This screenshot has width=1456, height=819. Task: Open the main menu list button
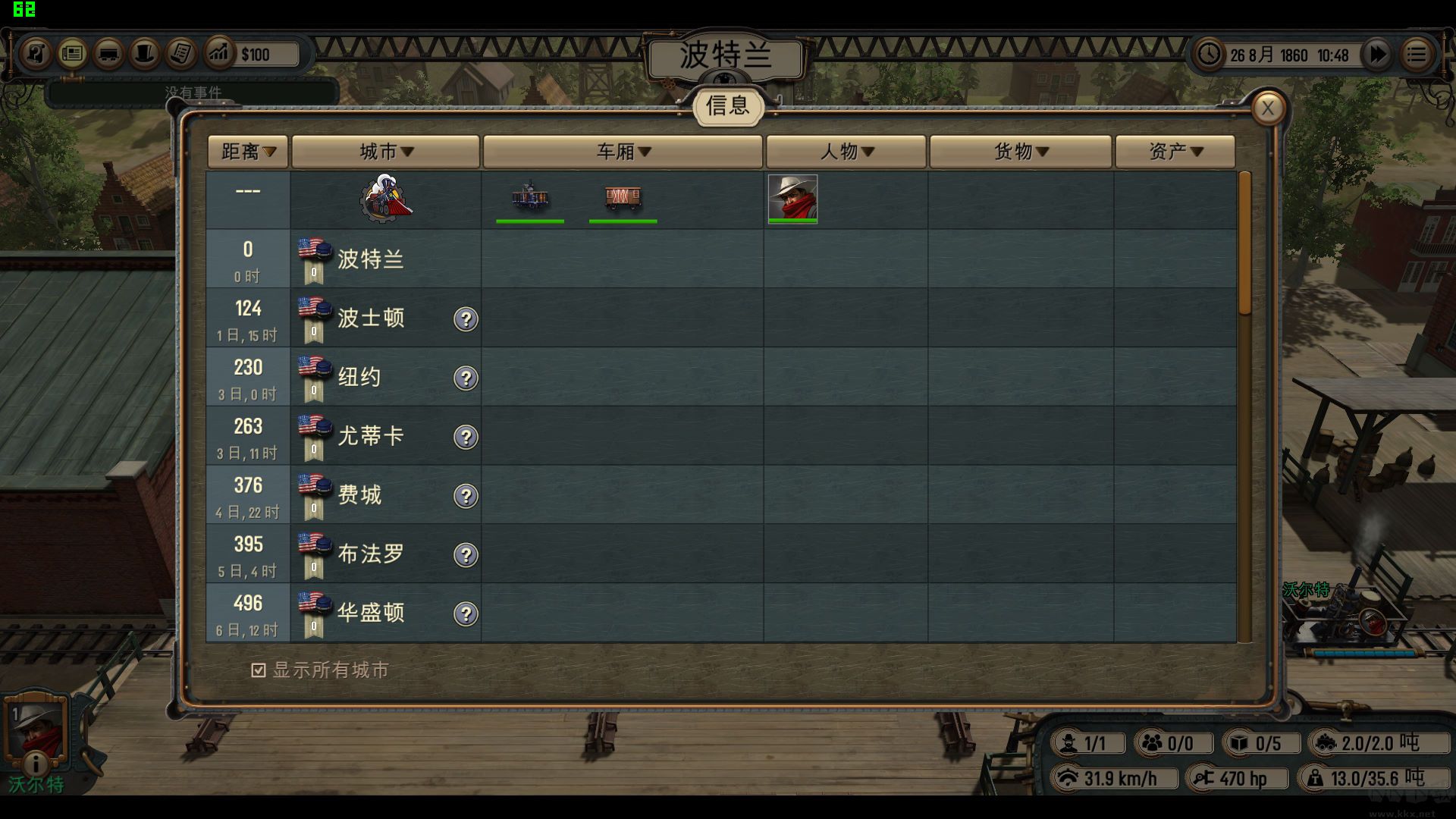tap(1416, 55)
